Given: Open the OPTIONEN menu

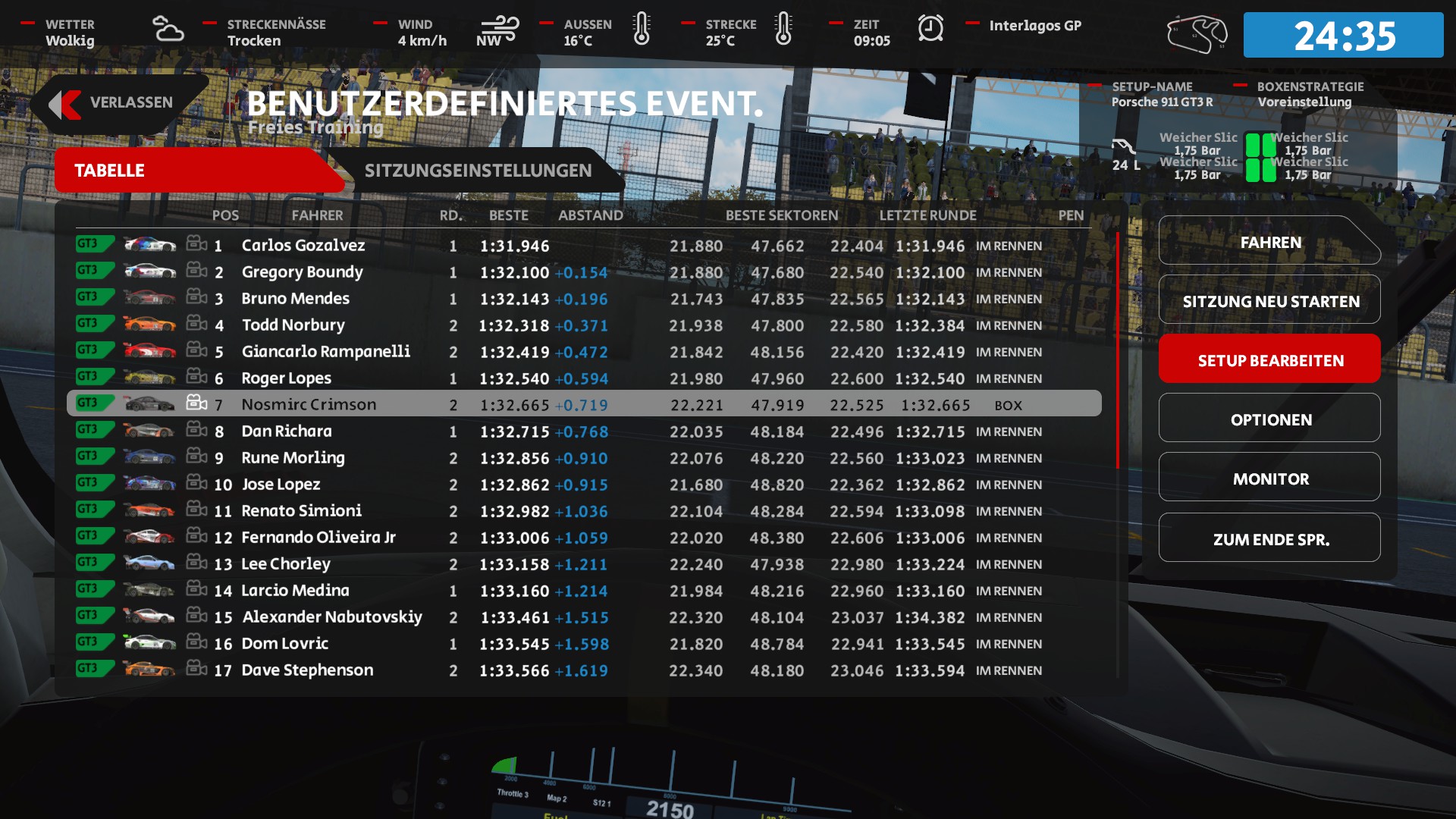Looking at the screenshot, I should 1269,420.
